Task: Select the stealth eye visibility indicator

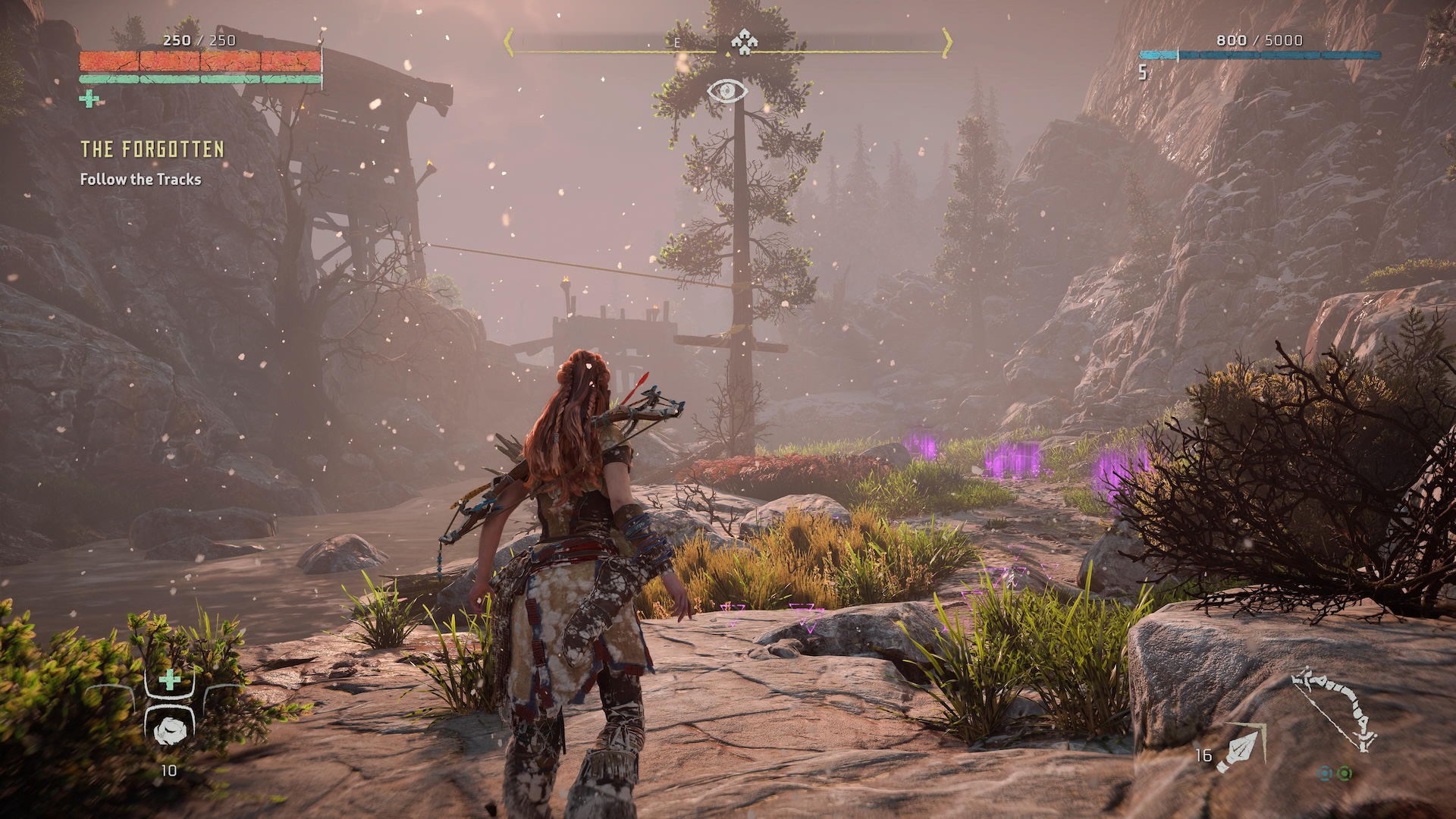Action: point(726,92)
